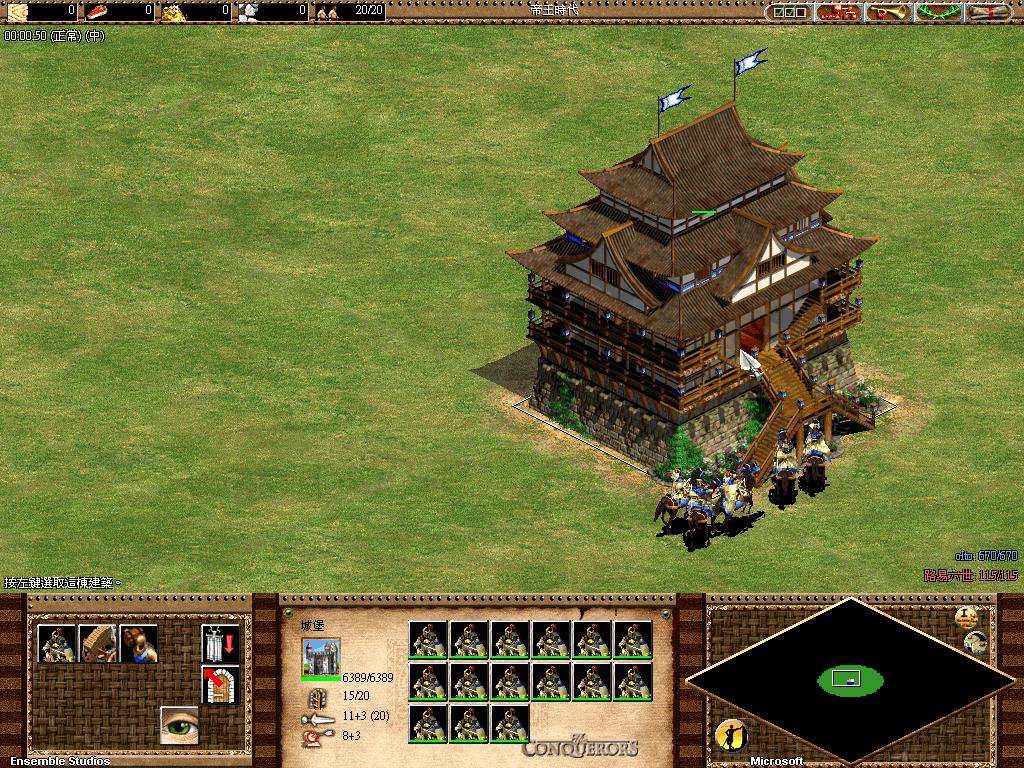The height and width of the screenshot is (768, 1024).
Task: Click the upper round button beside the minimap
Action: point(966,617)
